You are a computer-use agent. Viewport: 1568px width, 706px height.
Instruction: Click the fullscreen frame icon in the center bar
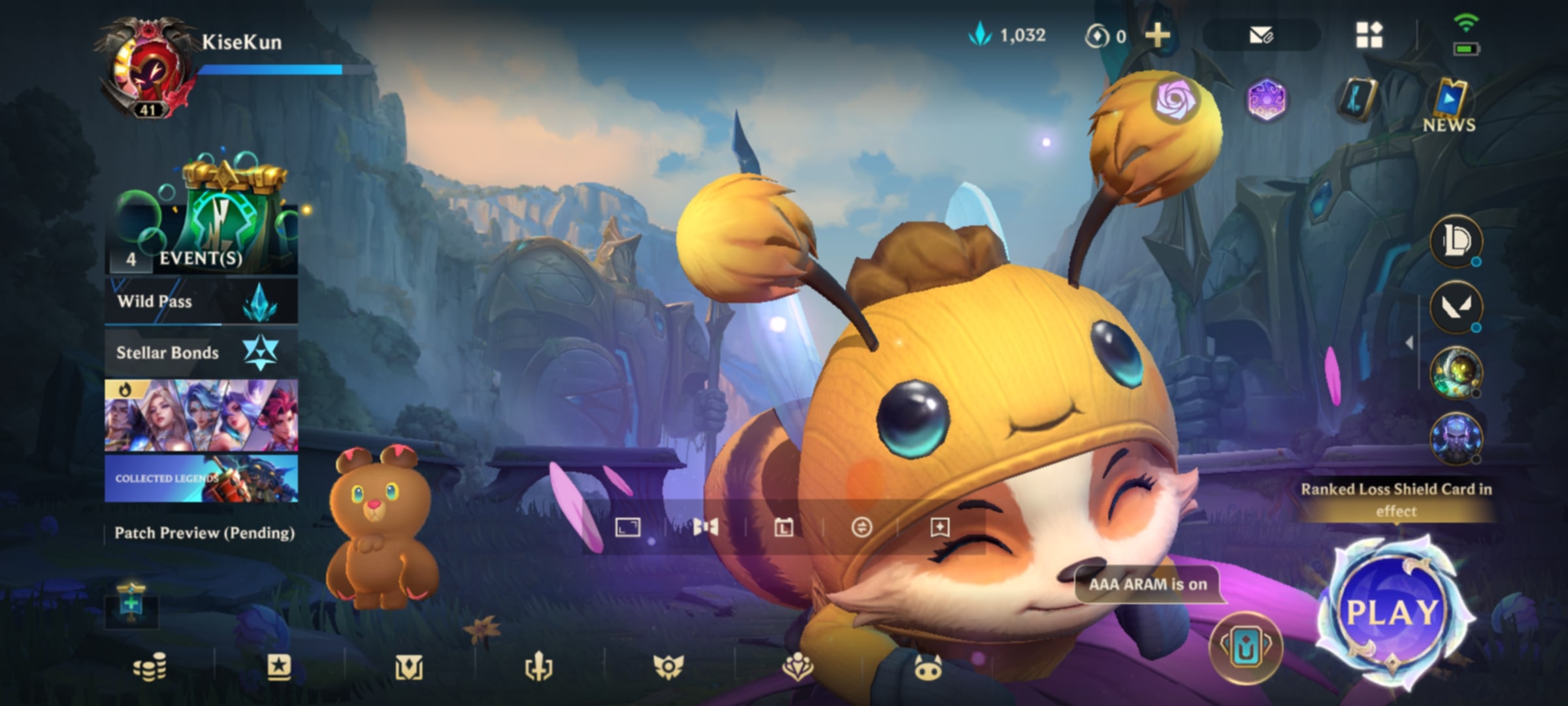[x=628, y=527]
